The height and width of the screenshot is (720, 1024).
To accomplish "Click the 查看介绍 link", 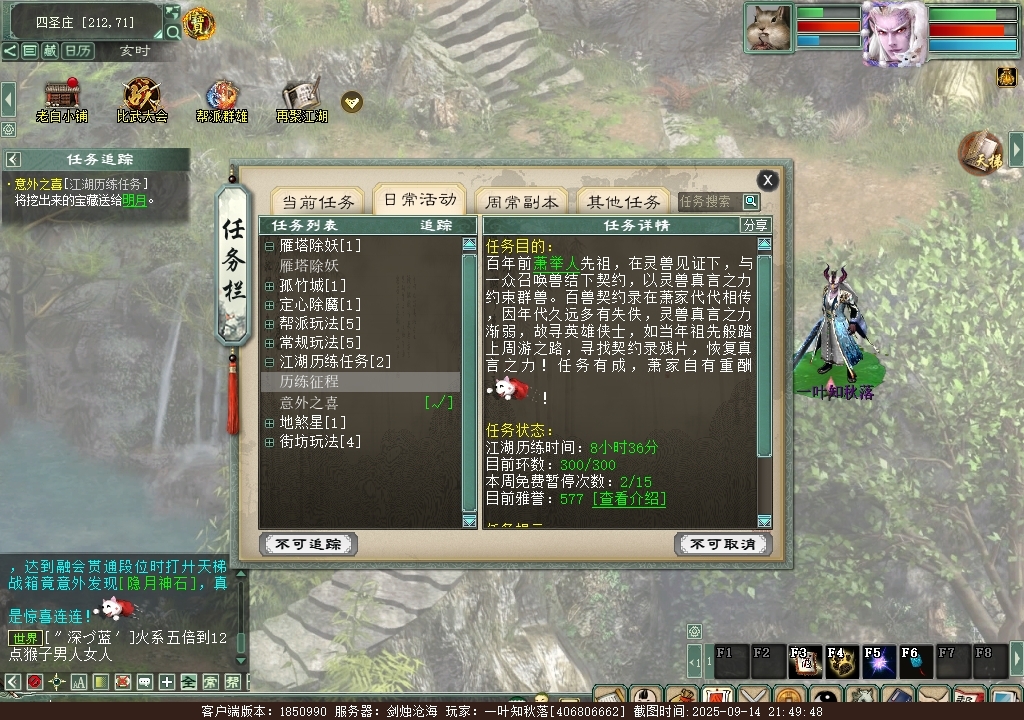I will click(x=629, y=498).
